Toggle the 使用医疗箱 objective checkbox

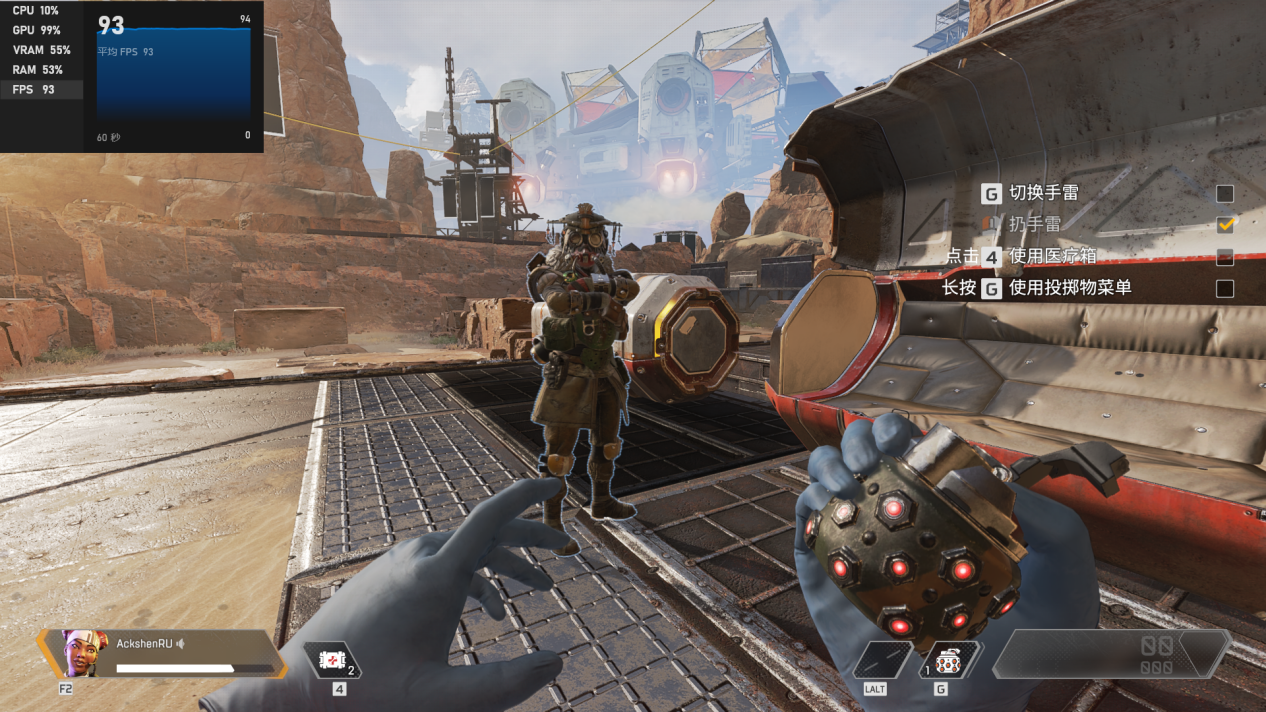(x=1224, y=257)
